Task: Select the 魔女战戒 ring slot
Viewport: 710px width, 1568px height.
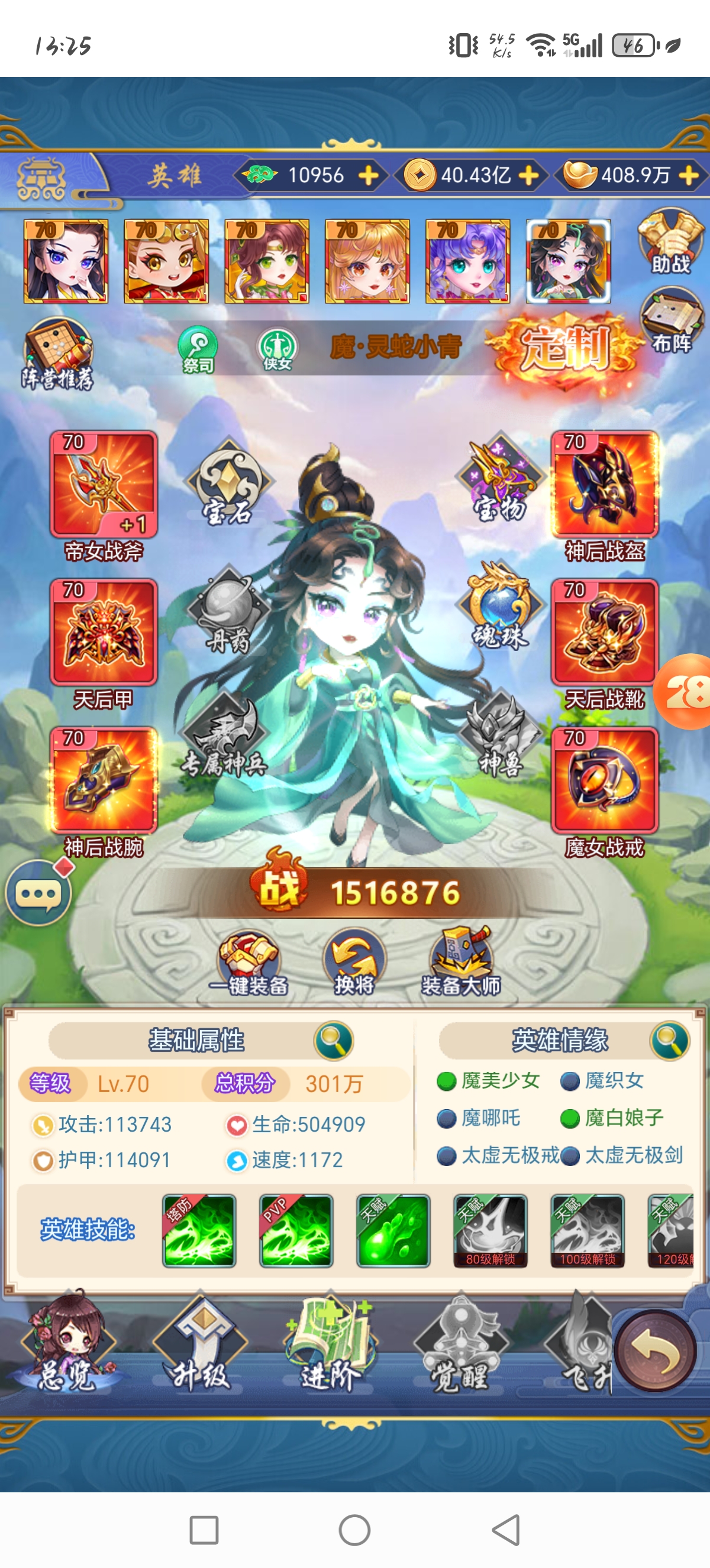Action: (604, 780)
